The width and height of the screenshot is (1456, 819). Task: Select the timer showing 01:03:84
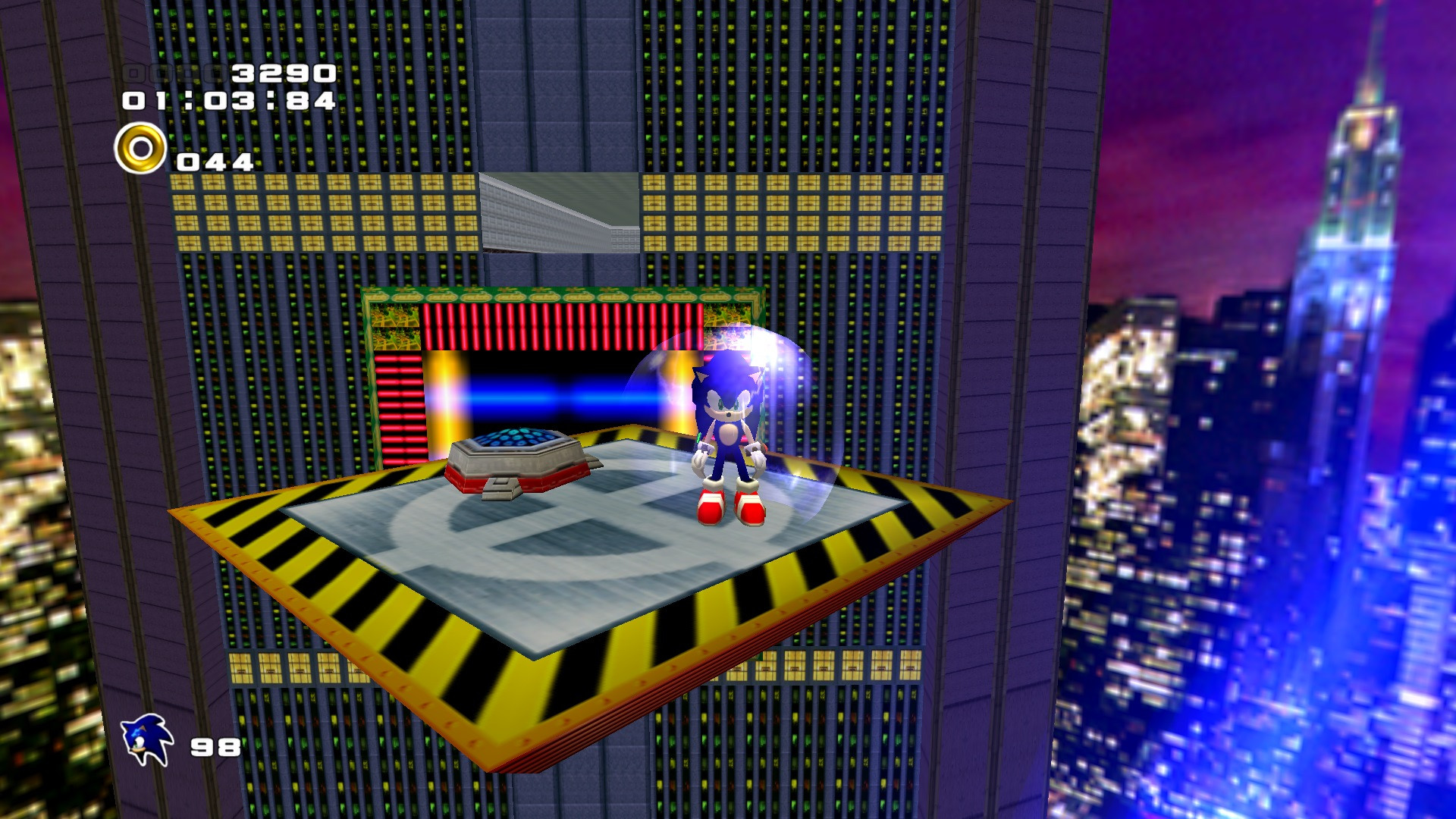tap(227, 101)
